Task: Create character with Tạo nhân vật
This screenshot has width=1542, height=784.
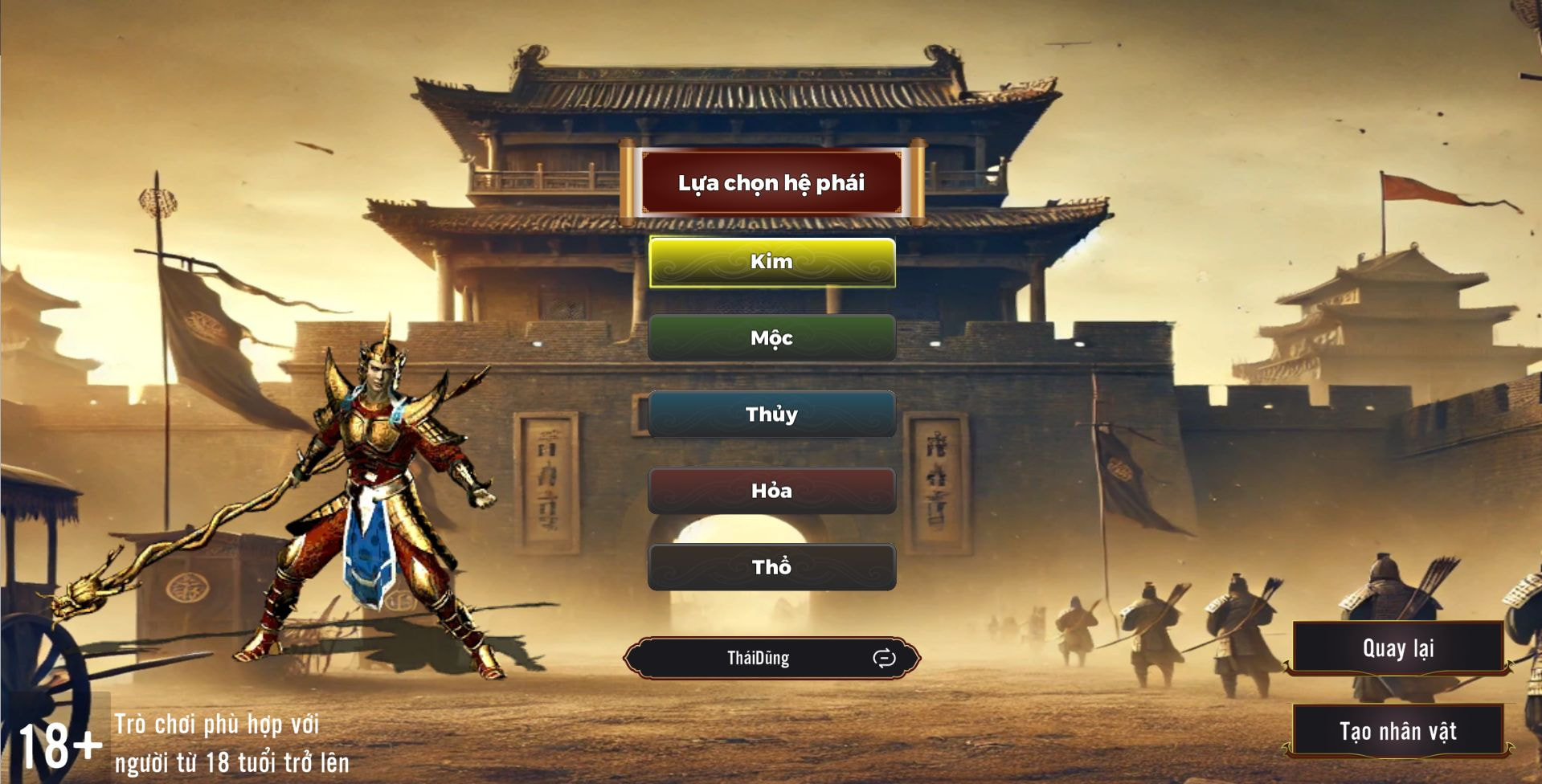Action: 1398,731
